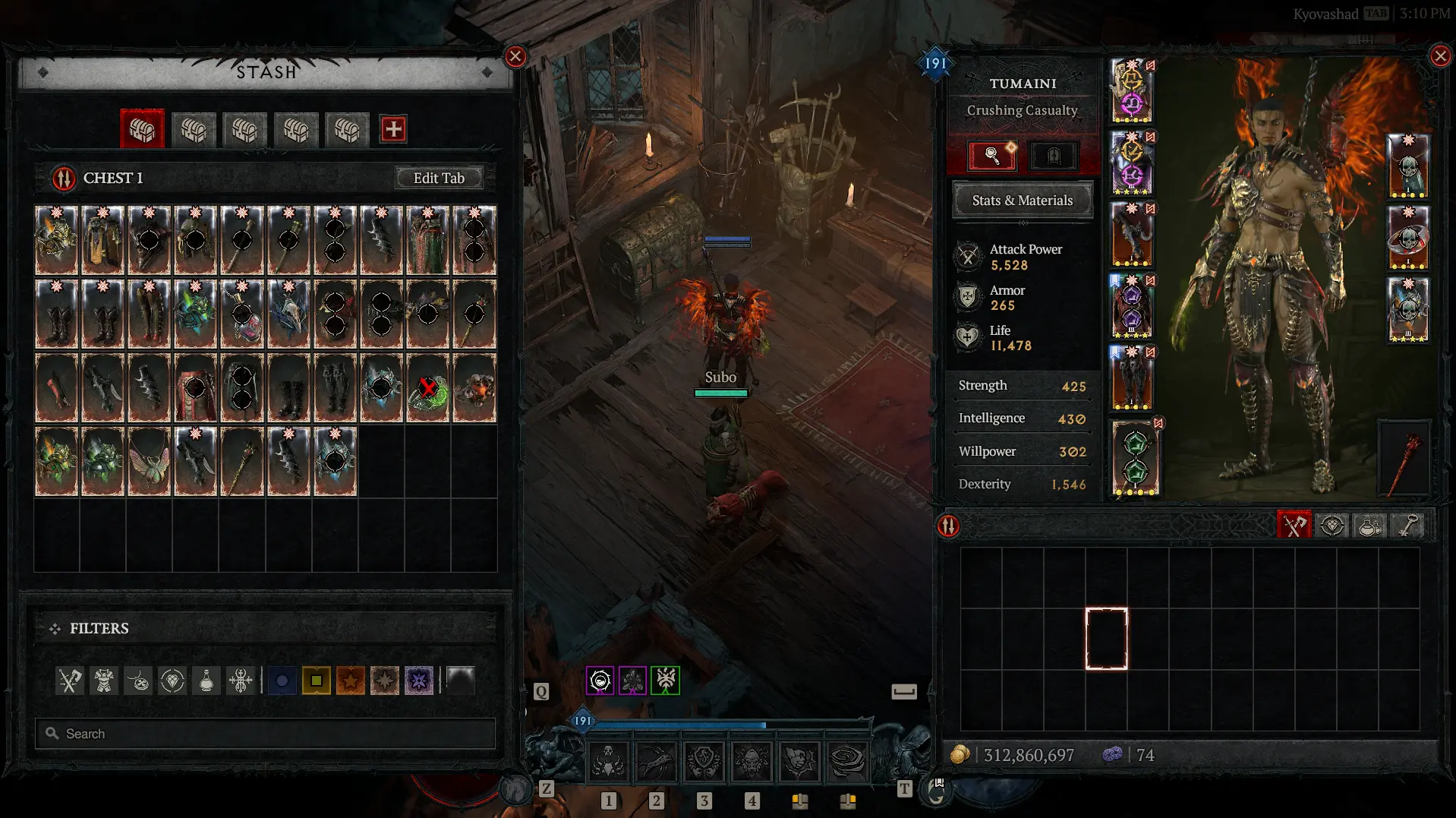
Task: Add a new stash tab with plus button
Action: pyautogui.click(x=392, y=129)
